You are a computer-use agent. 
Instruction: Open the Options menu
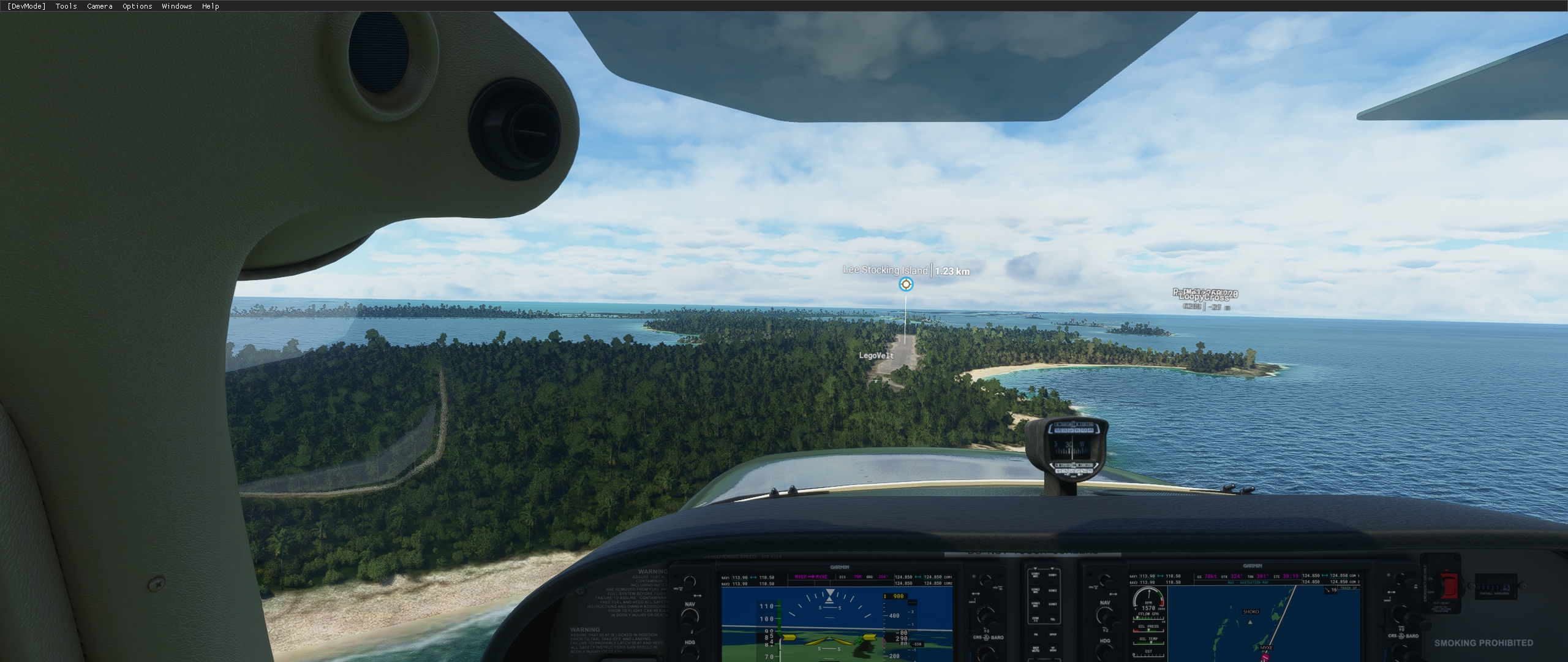pyautogui.click(x=136, y=6)
